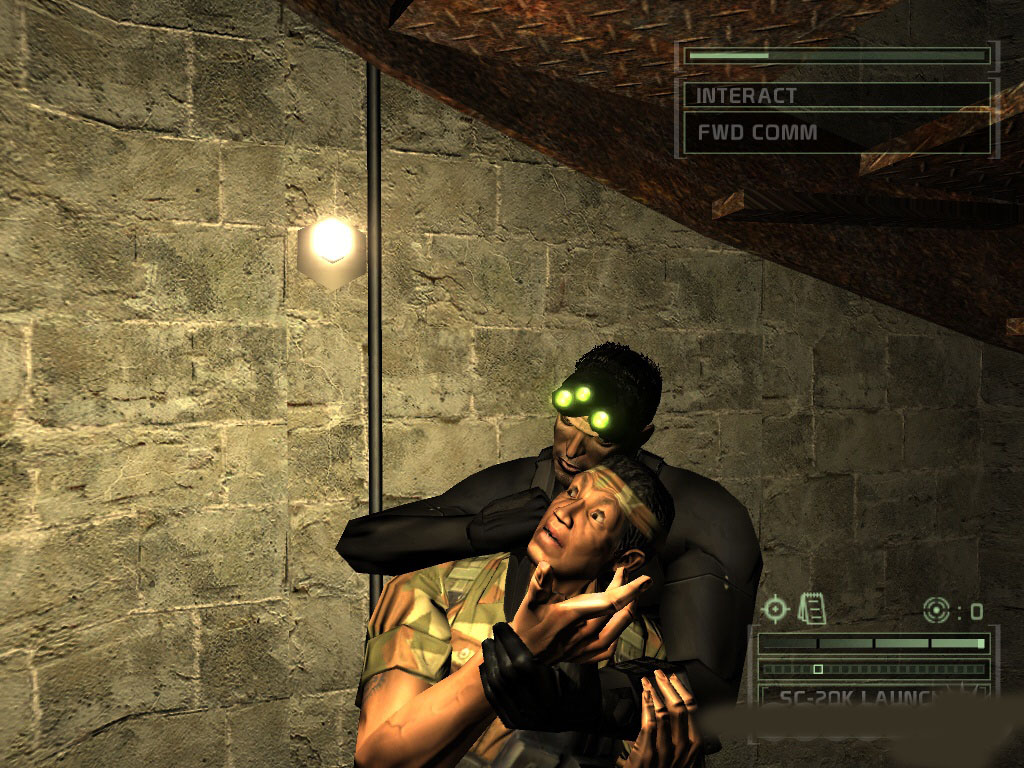
Task: Select the INTERACT menu entry
Action: [x=836, y=96]
